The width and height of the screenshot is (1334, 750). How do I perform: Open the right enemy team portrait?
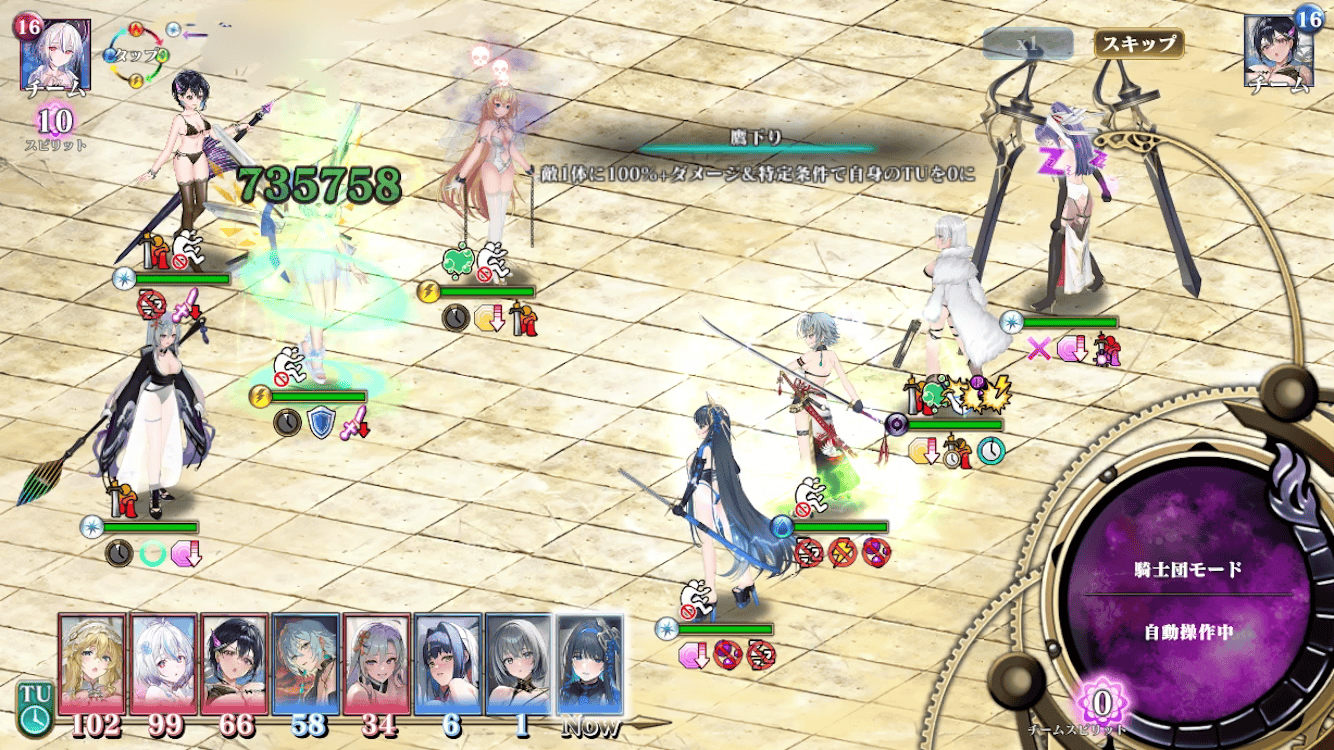[x=1279, y=51]
